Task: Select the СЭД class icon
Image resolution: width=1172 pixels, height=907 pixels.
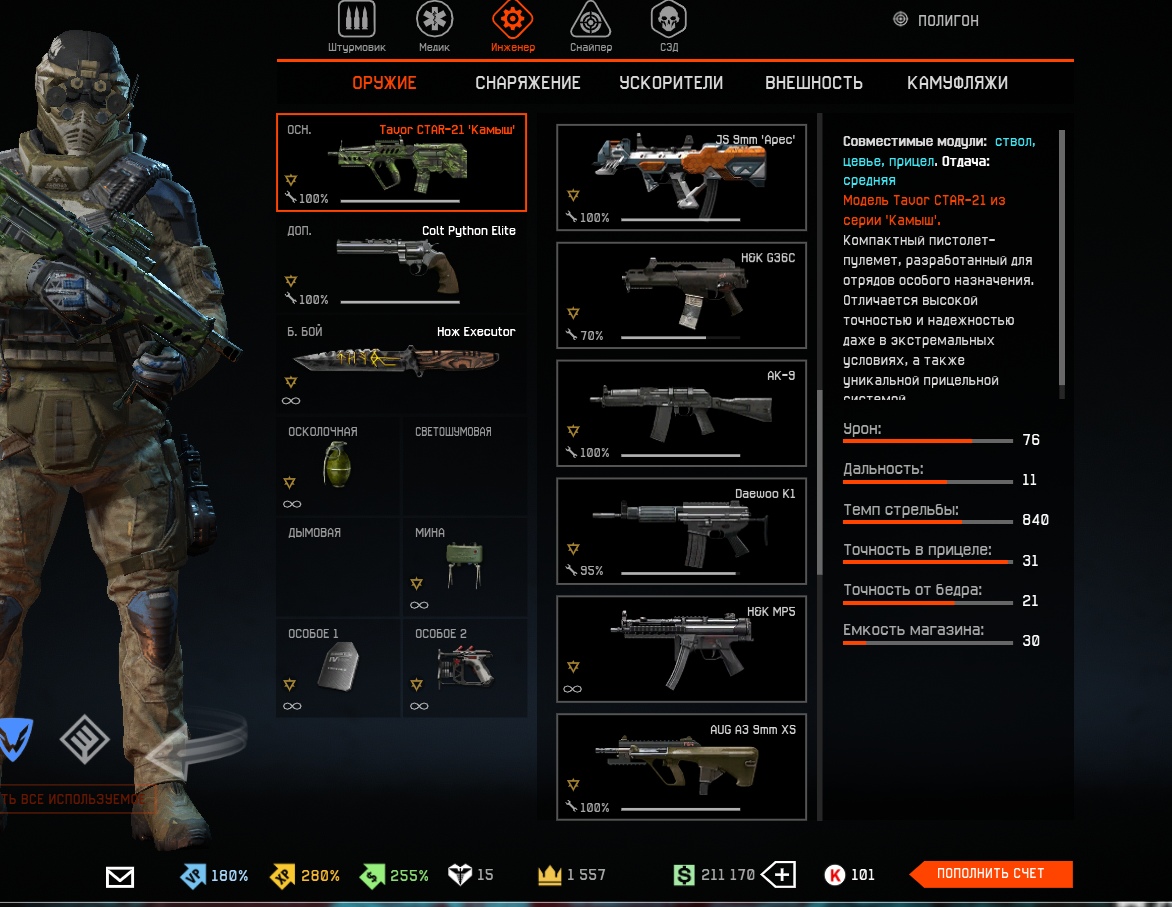Action: coord(668,24)
